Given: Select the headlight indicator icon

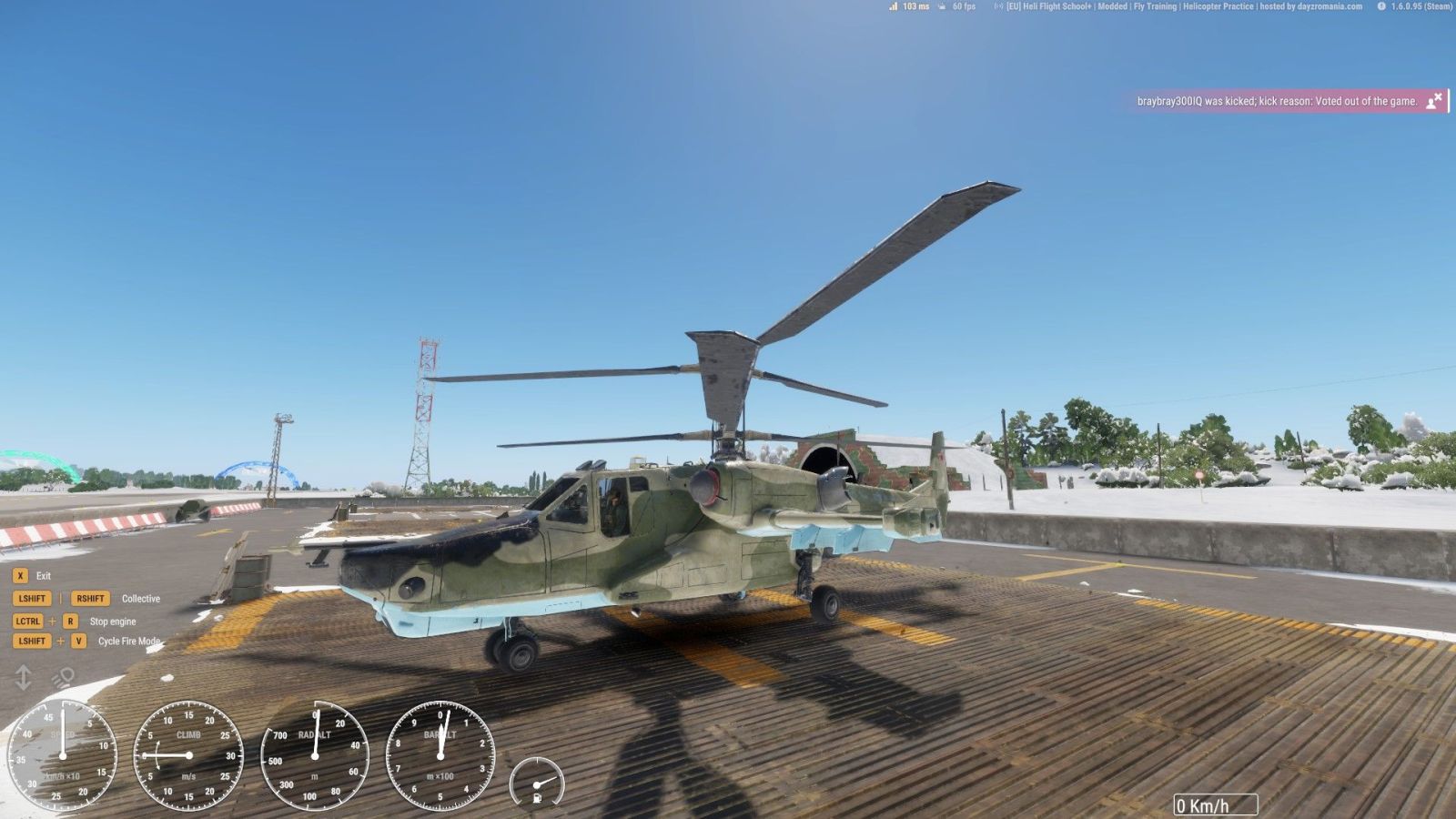Looking at the screenshot, I should pos(63,678).
